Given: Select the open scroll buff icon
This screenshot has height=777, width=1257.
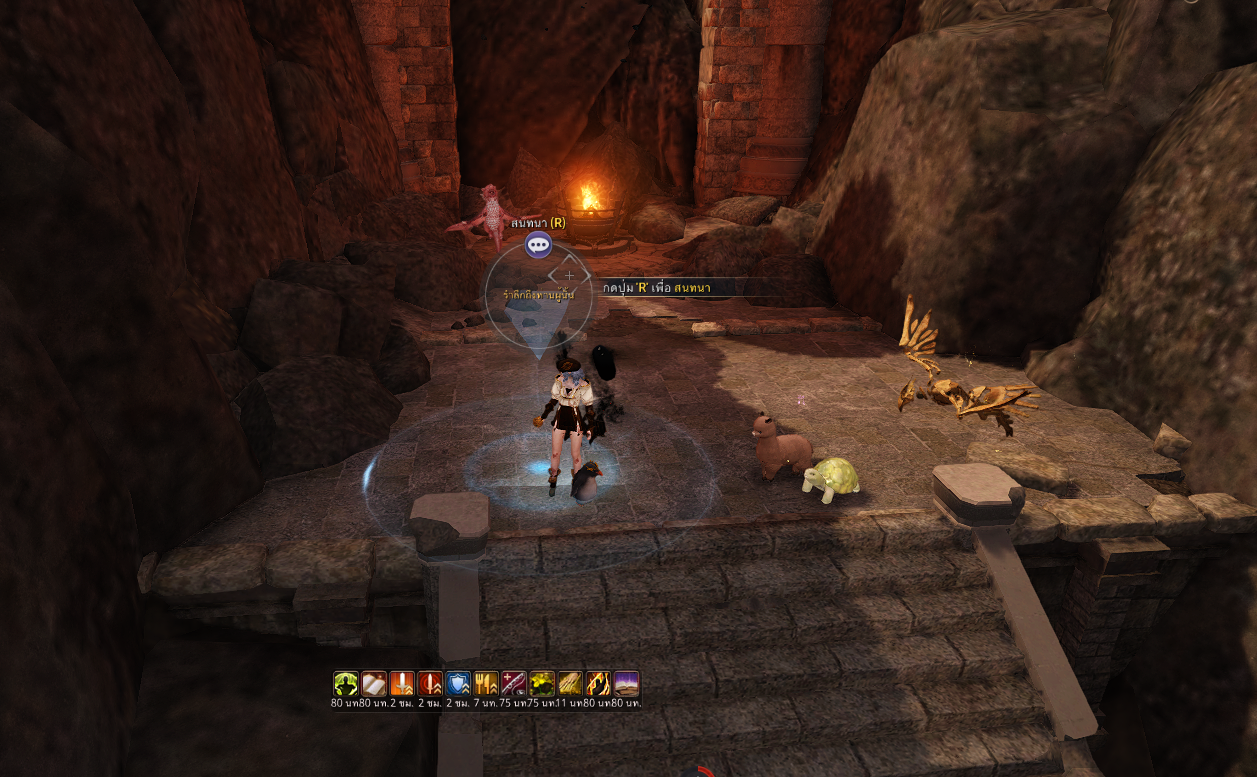Looking at the screenshot, I should [x=374, y=684].
